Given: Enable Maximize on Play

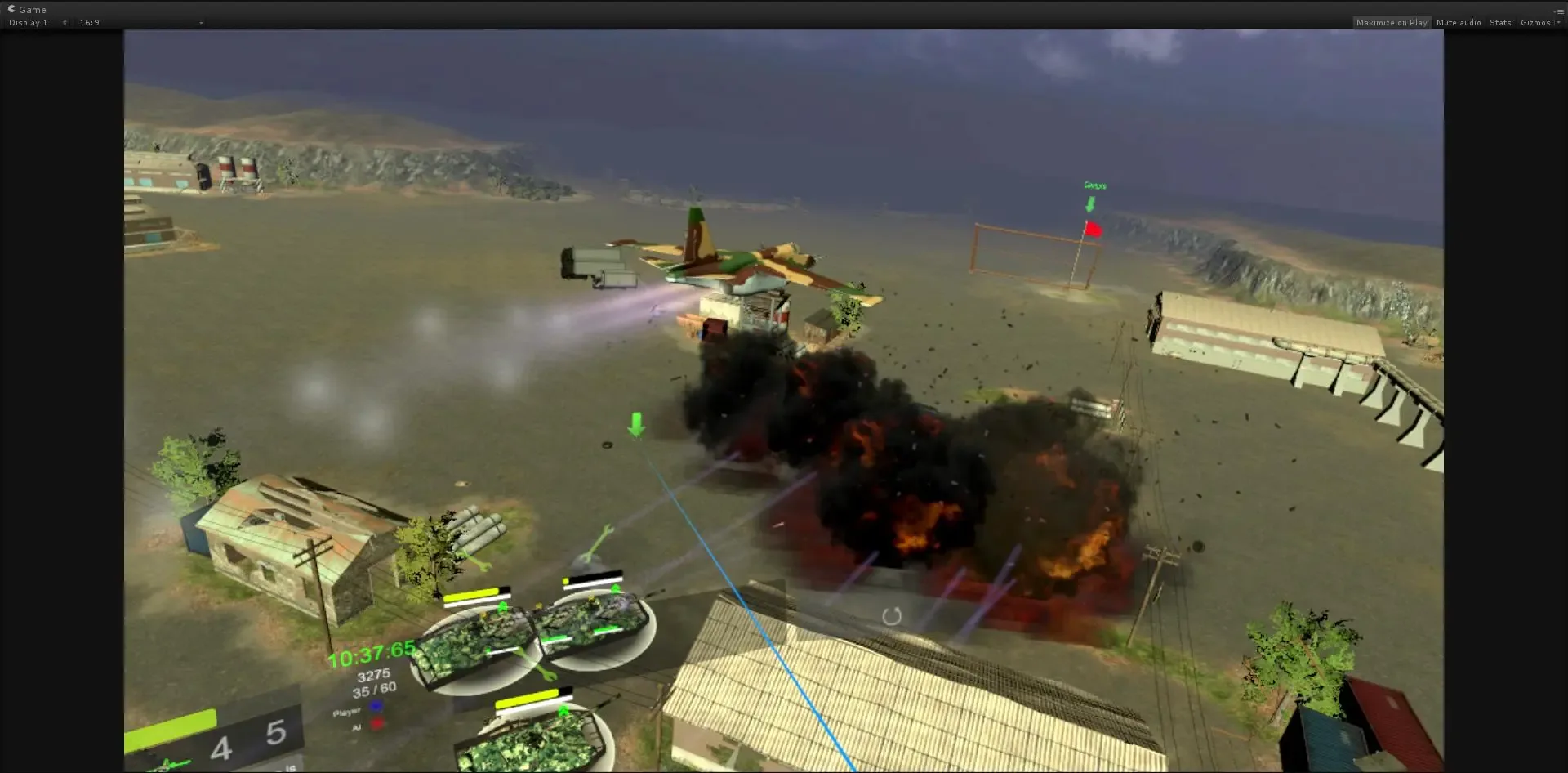Looking at the screenshot, I should 1392,22.
